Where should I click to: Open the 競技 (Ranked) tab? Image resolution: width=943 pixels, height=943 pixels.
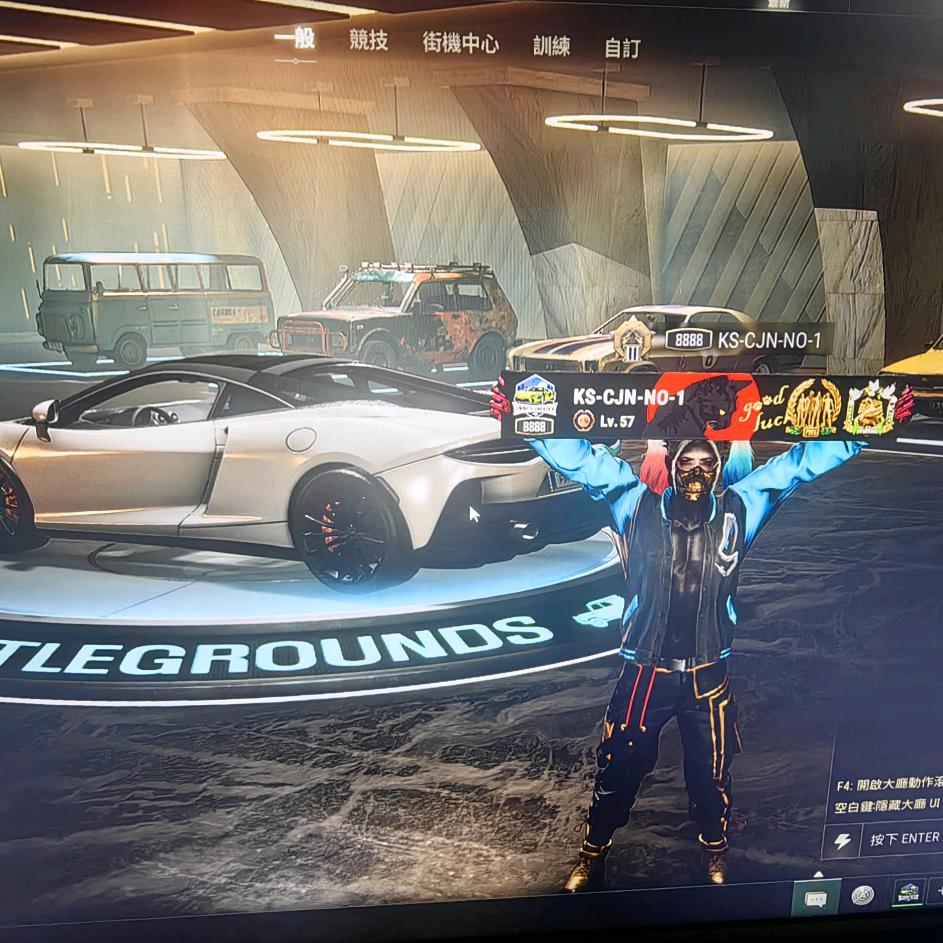[368, 41]
